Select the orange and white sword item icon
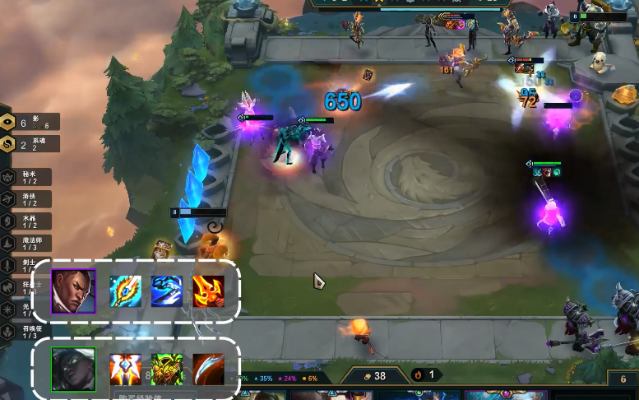This screenshot has width=639, height=400. coord(125,369)
